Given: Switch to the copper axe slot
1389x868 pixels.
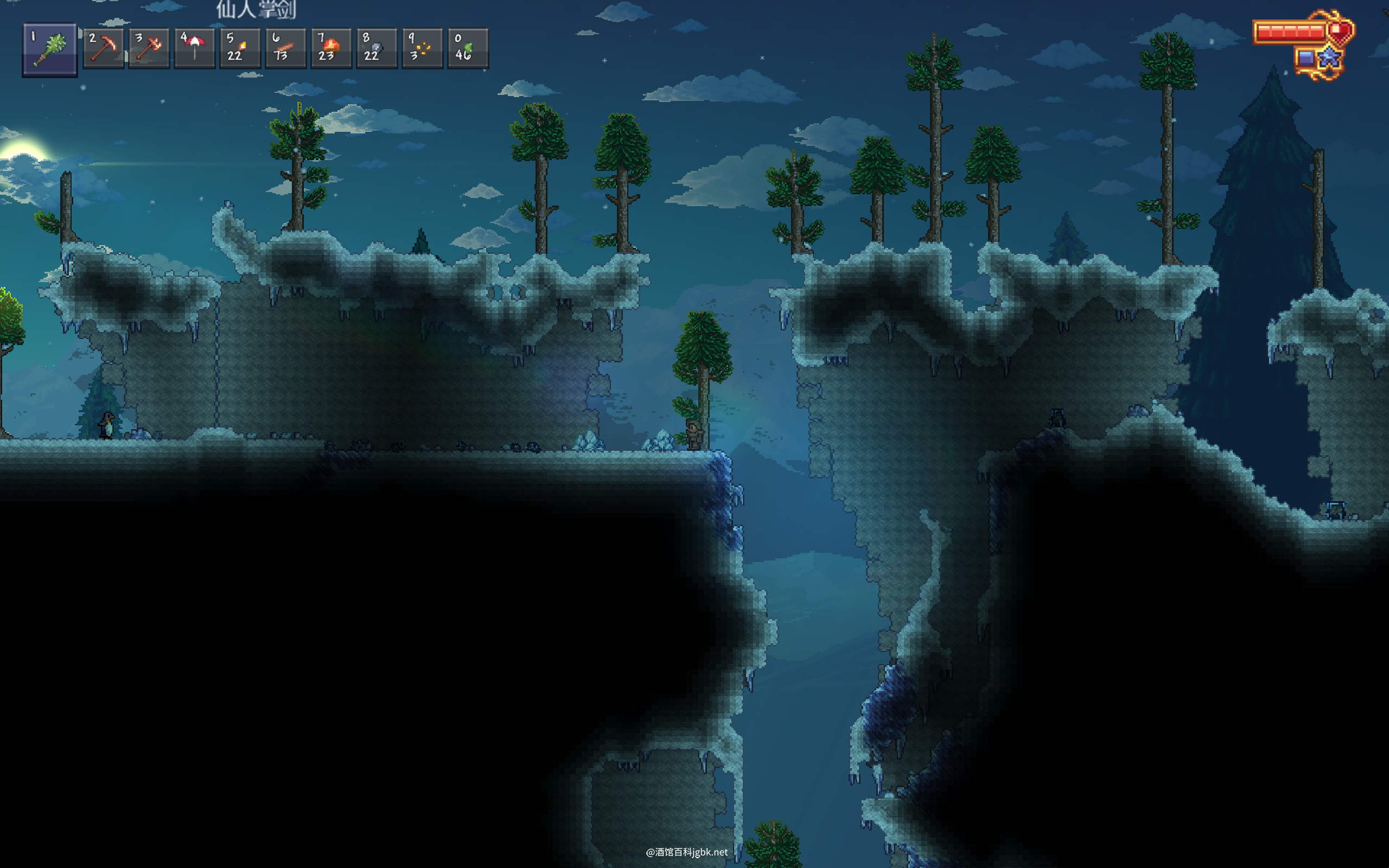Looking at the screenshot, I should (x=149, y=48).
